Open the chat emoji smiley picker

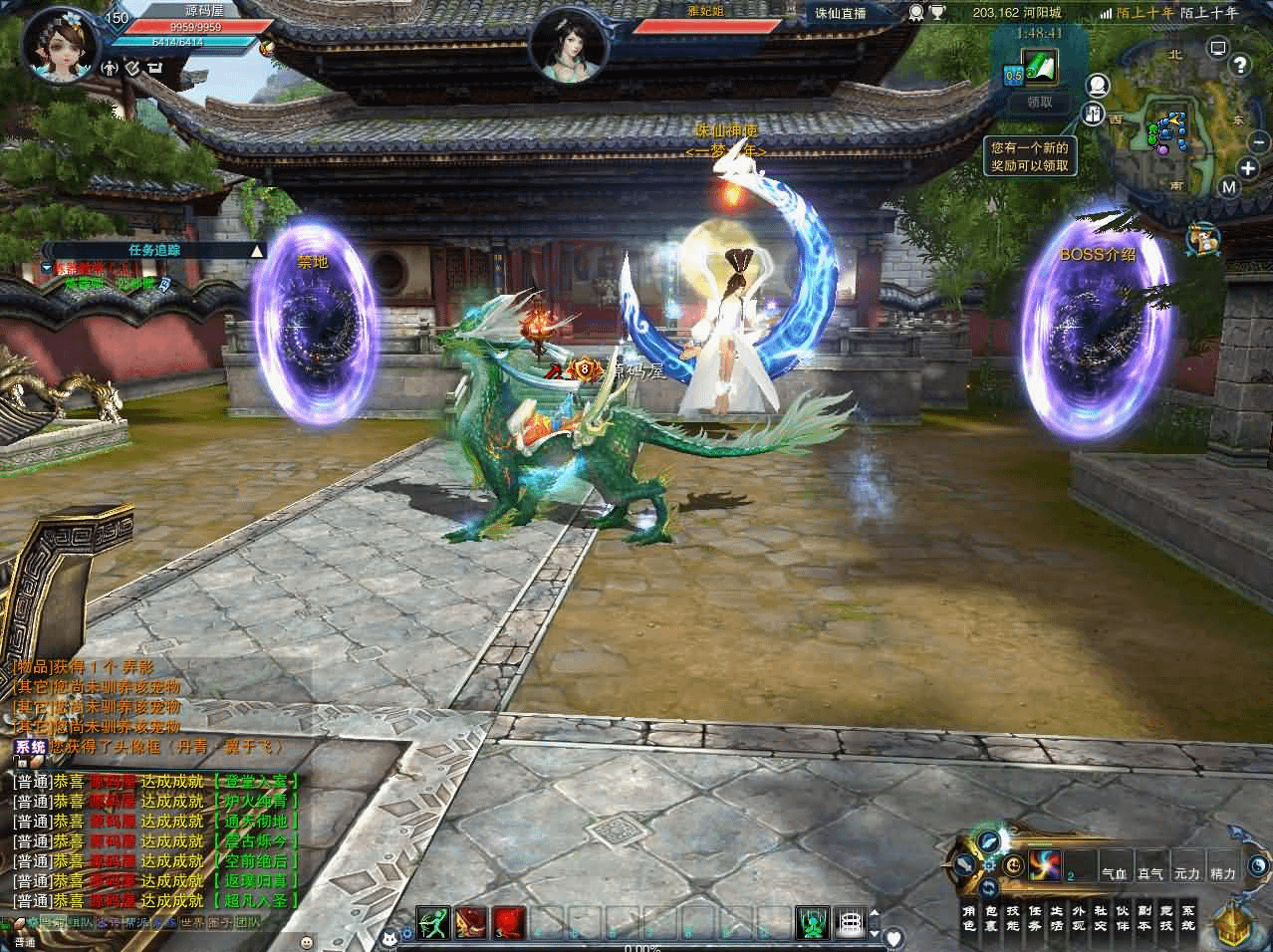point(307,941)
